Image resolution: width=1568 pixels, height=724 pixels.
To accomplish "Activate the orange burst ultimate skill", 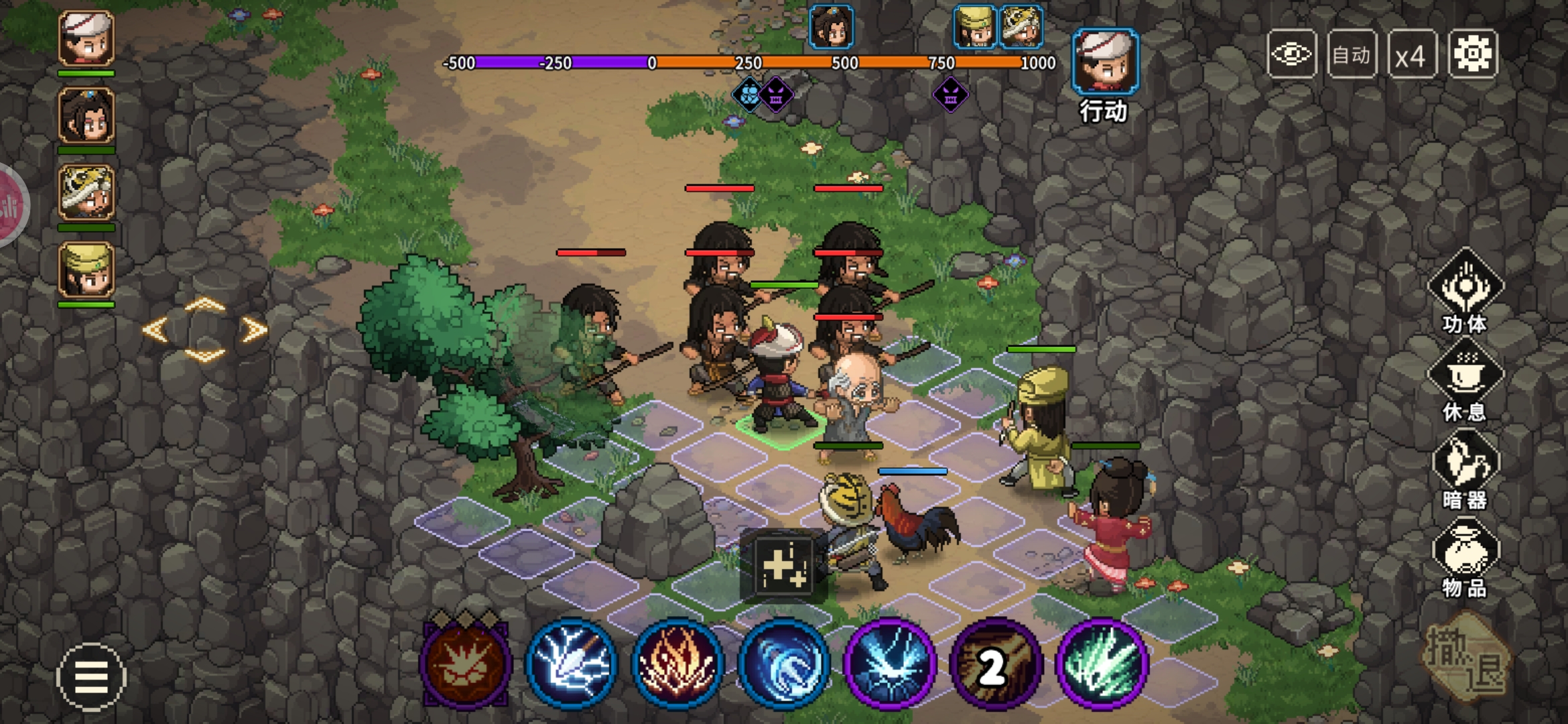I will 465,664.
